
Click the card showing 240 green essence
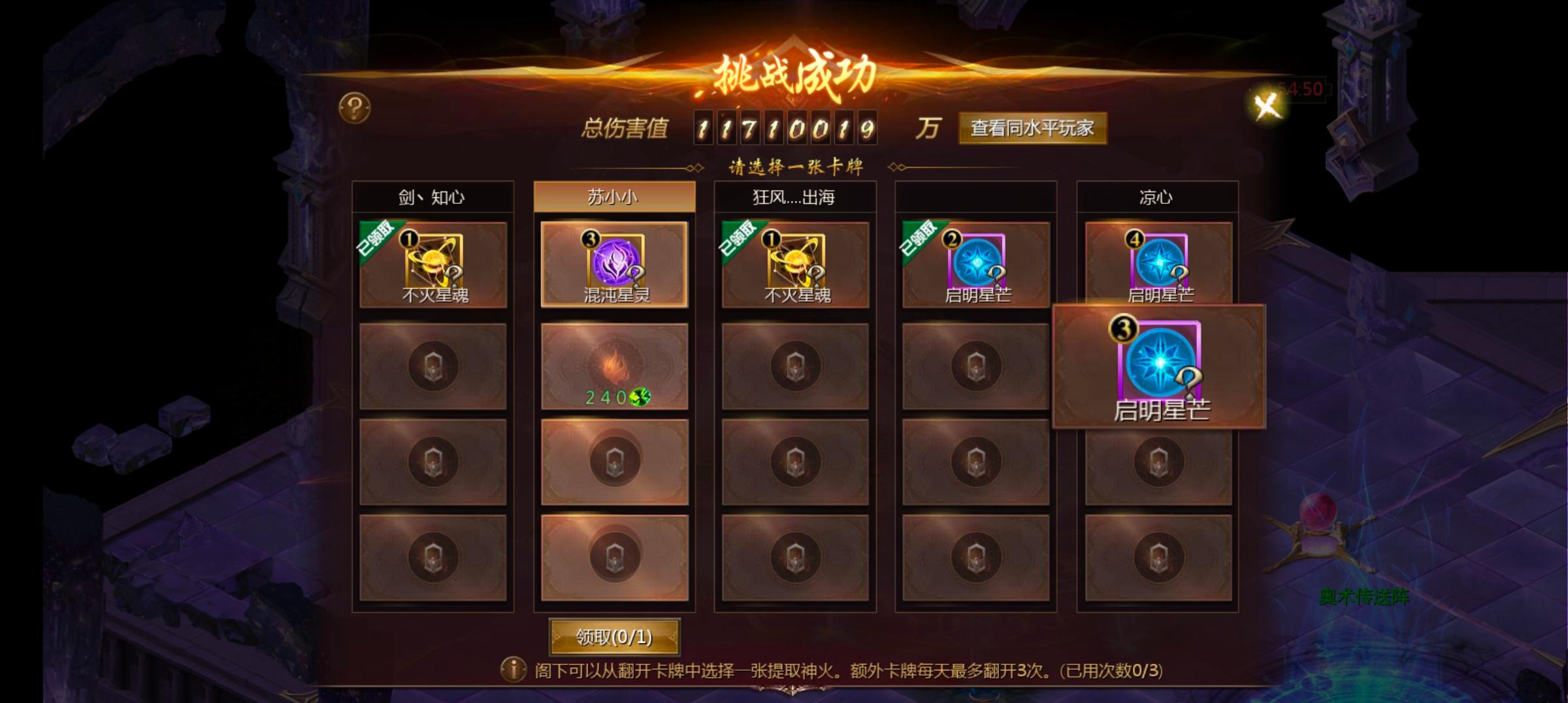coord(613,366)
